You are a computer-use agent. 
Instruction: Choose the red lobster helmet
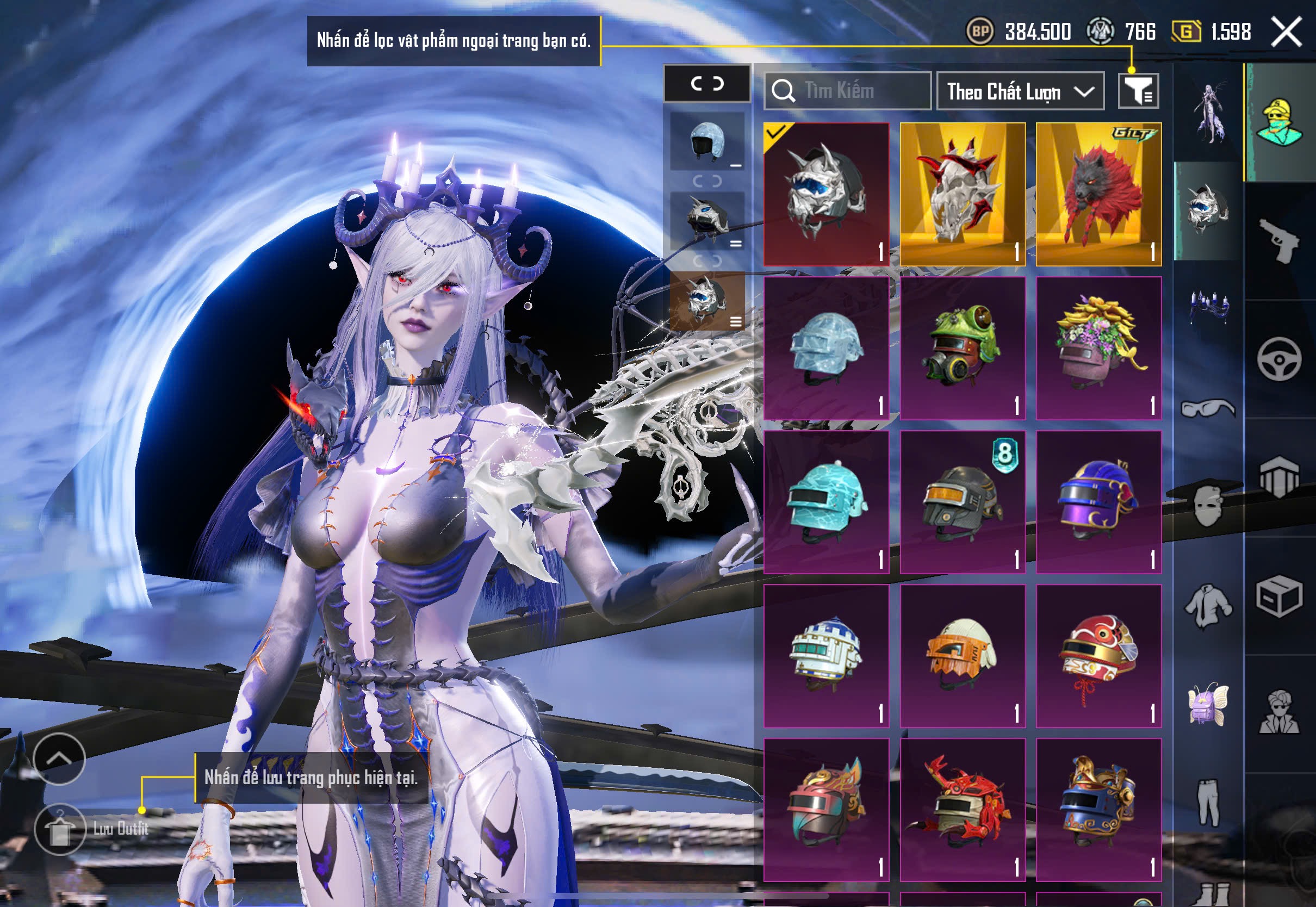(963, 809)
